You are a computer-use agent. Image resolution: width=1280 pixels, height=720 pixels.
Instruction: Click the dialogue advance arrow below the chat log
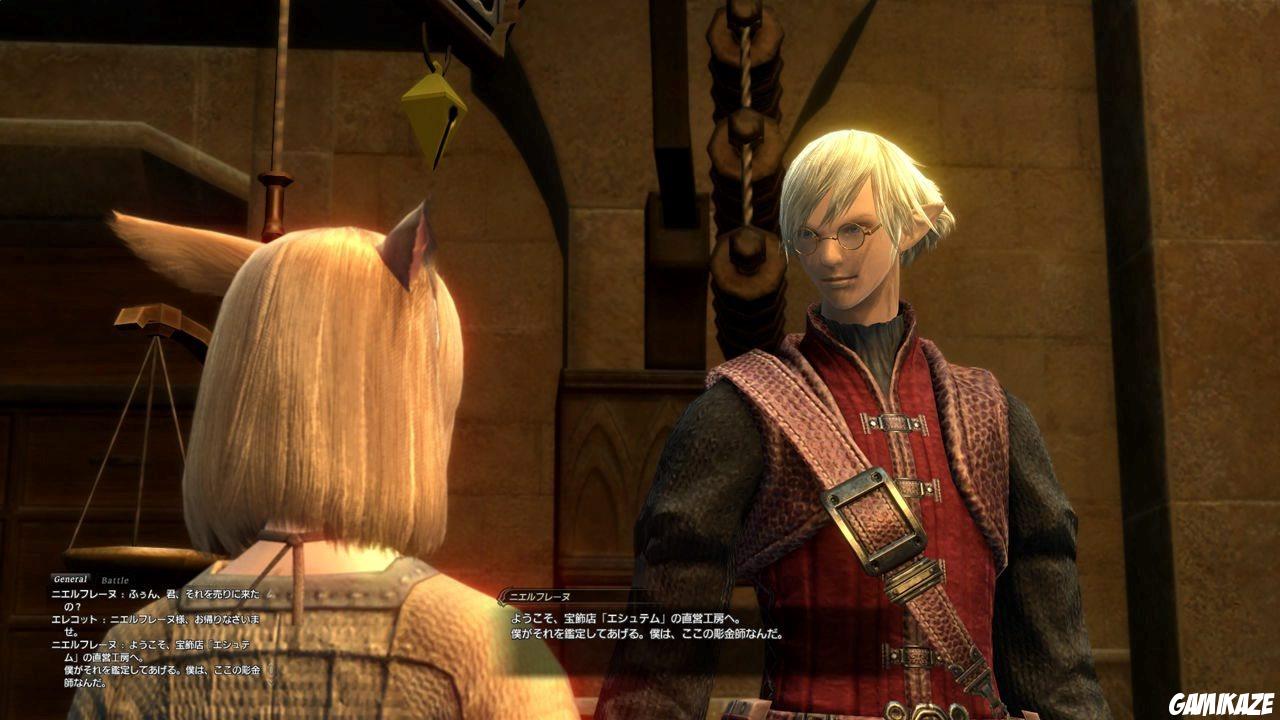(271, 672)
